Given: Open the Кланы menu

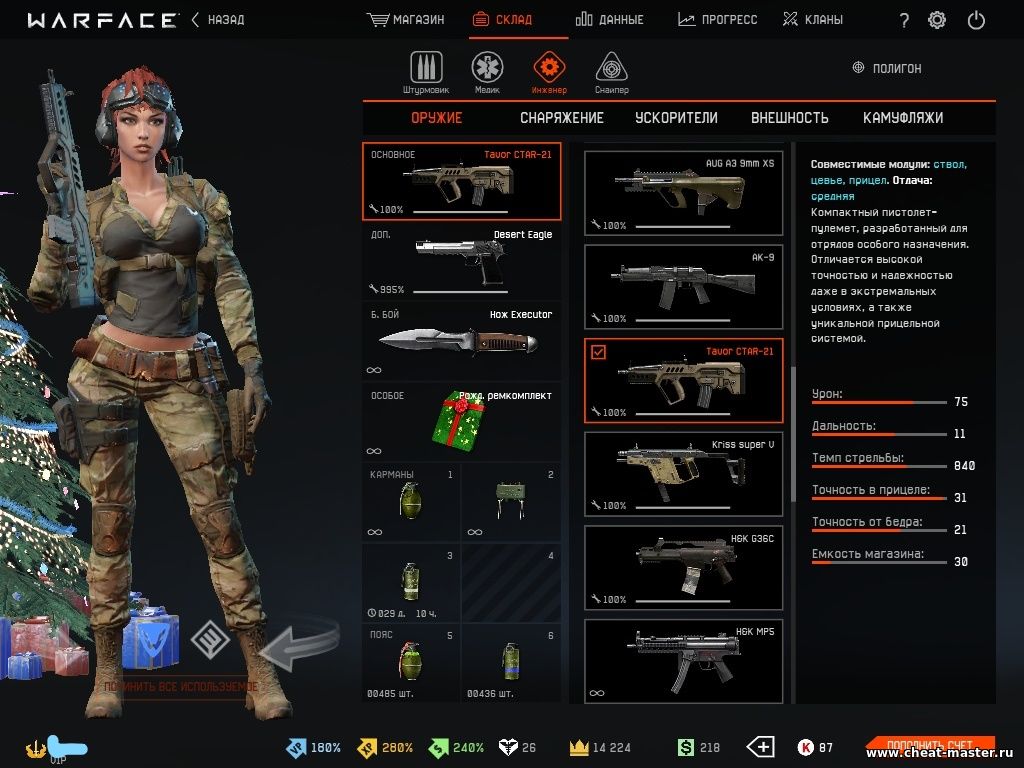Looking at the screenshot, I should (812, 19).
